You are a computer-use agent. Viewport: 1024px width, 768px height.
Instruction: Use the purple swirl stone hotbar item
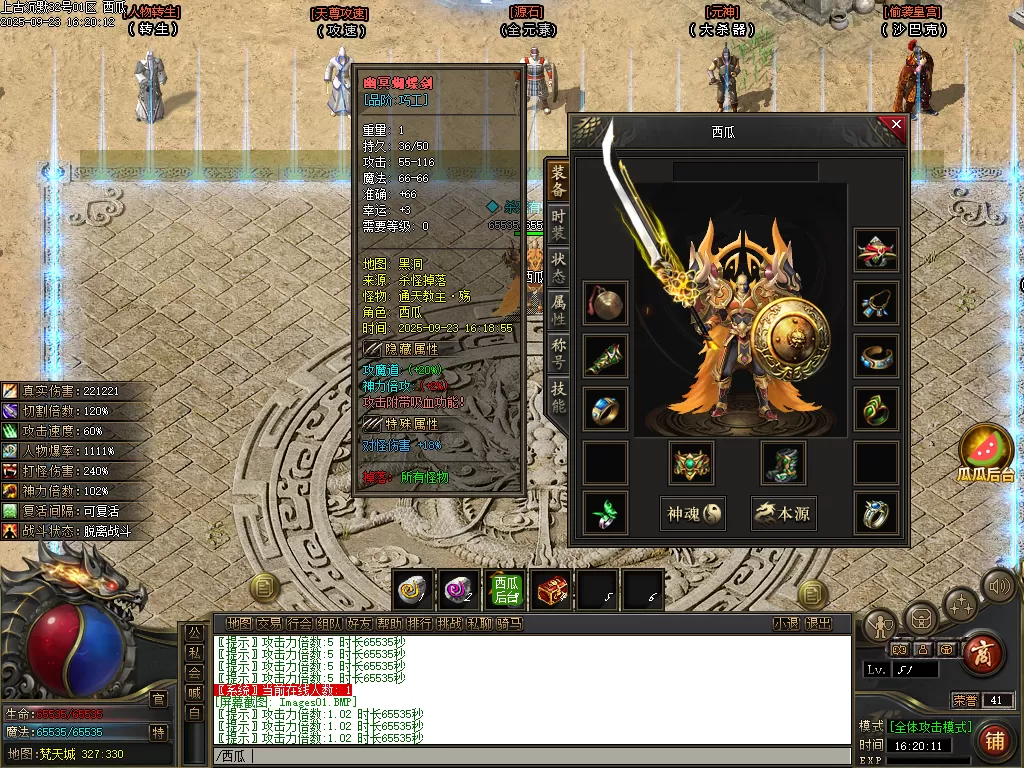[459, 591]
